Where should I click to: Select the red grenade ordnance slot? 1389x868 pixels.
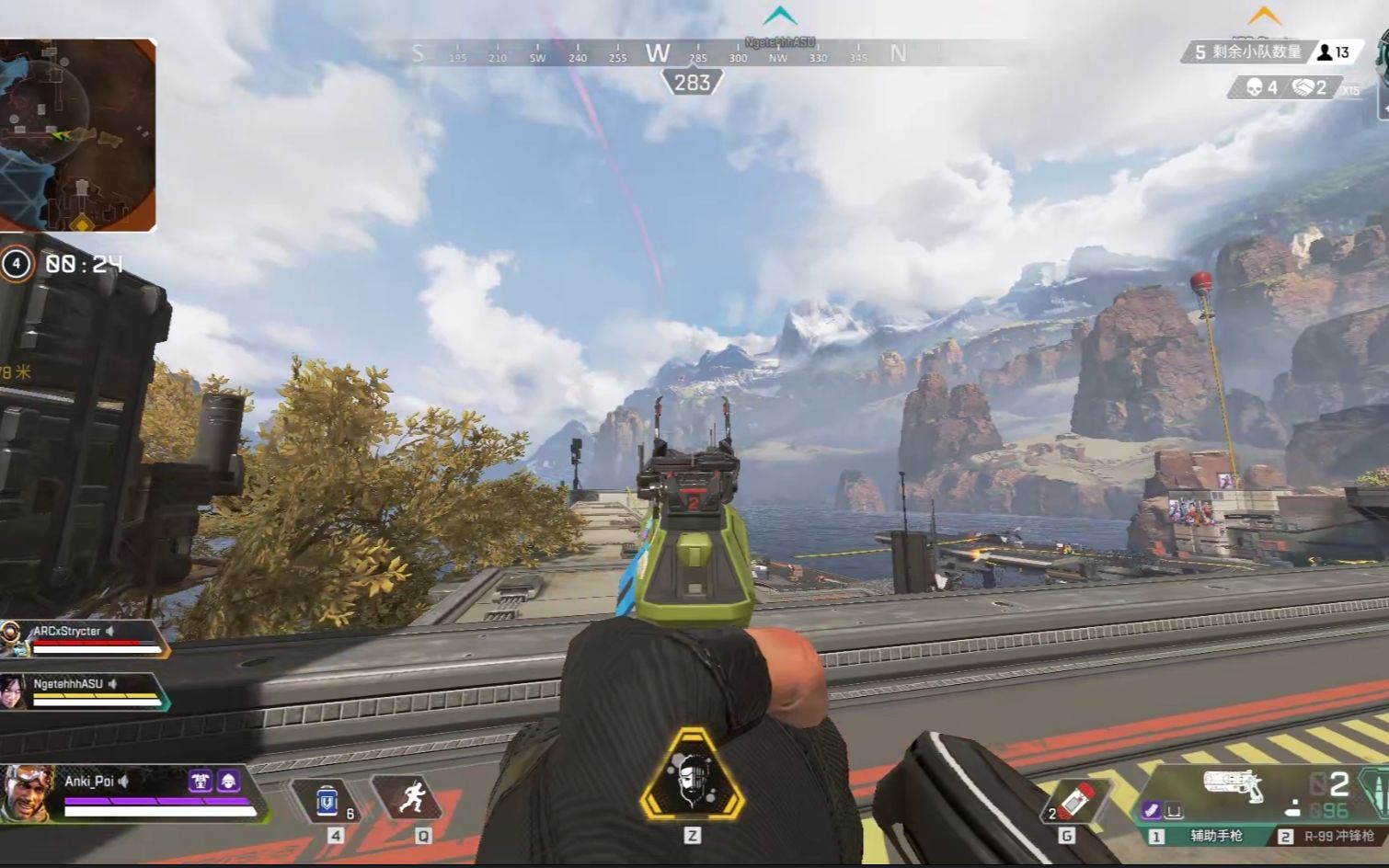tap(1074, 800)
